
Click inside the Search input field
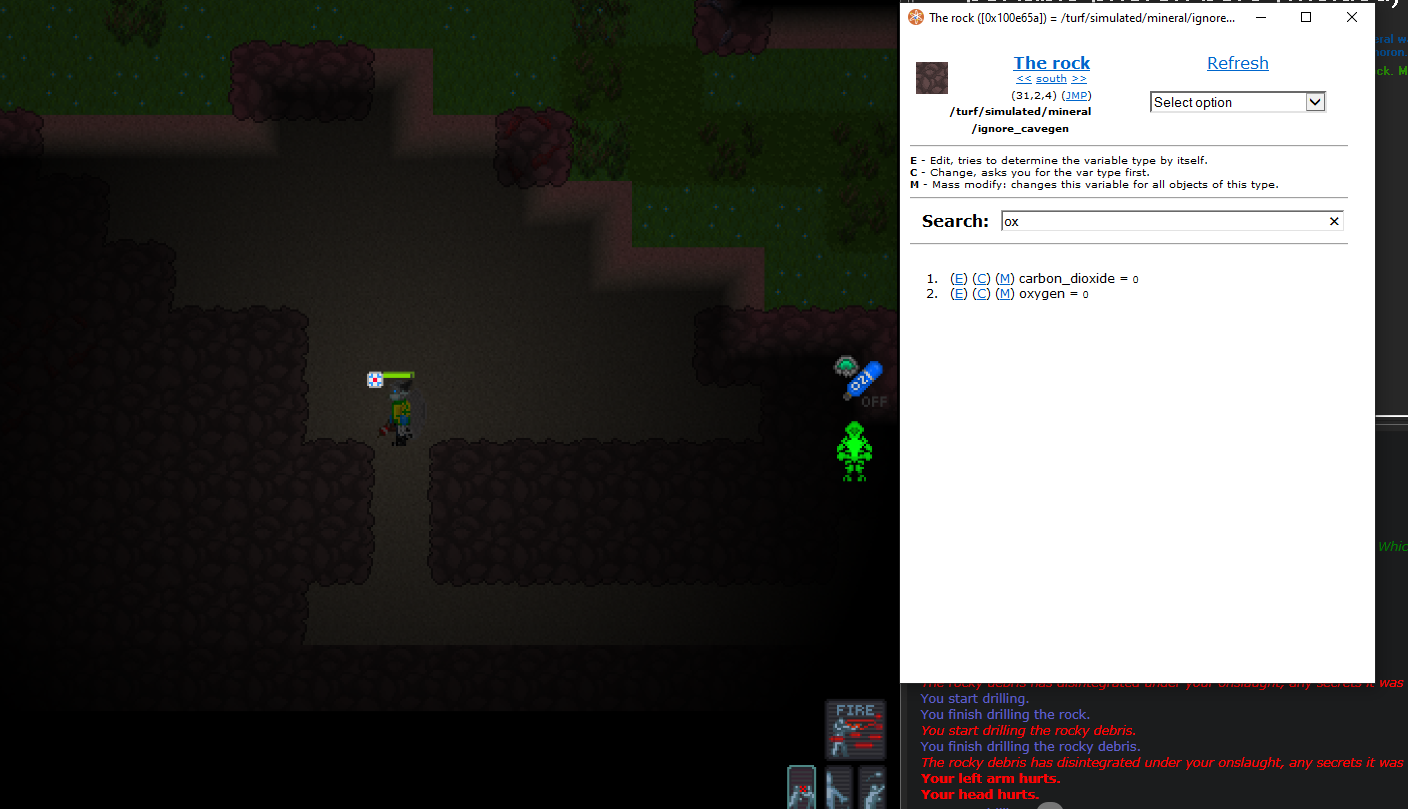1150,221
